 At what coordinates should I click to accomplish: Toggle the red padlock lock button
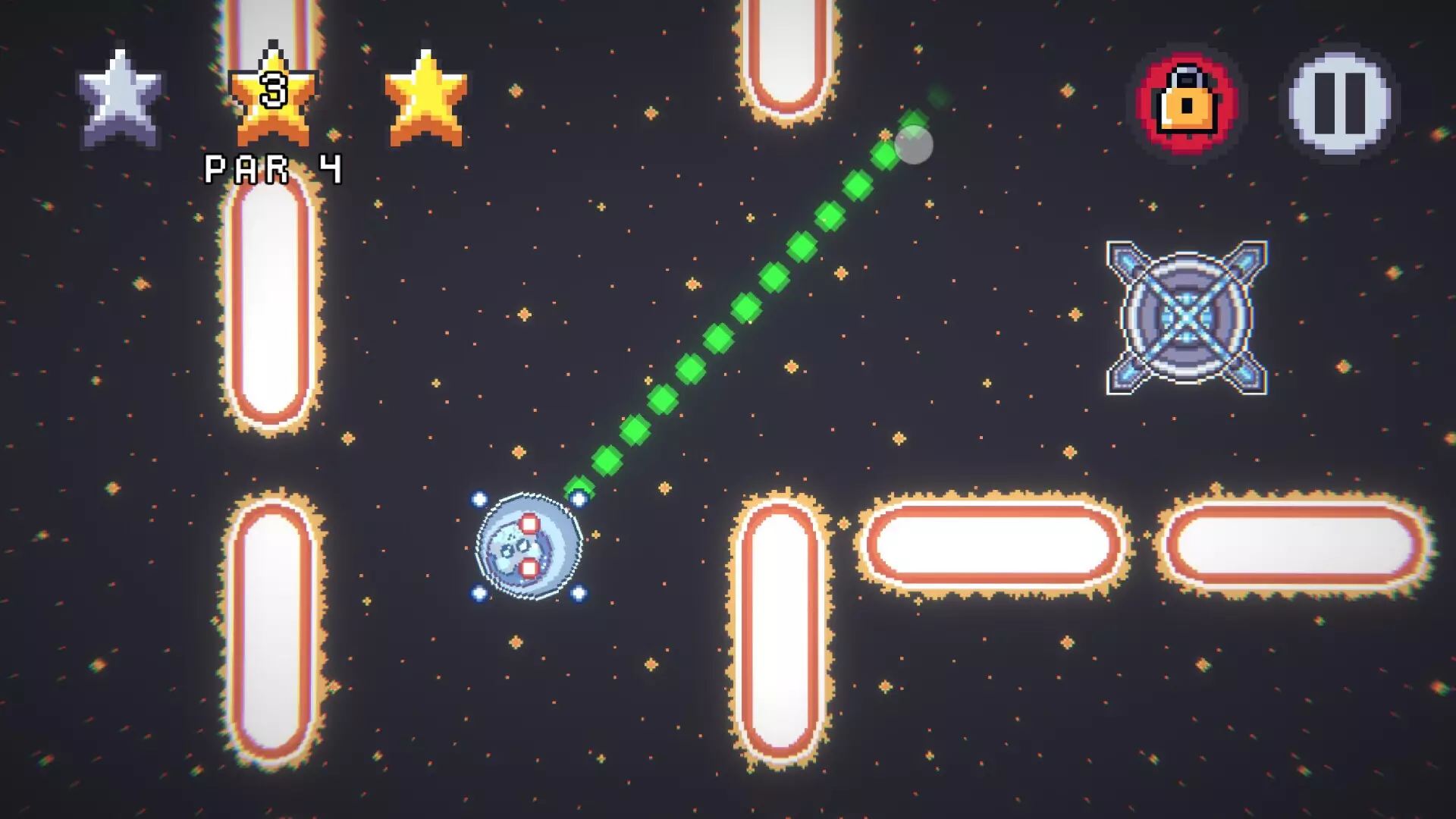click(1187, 103)
